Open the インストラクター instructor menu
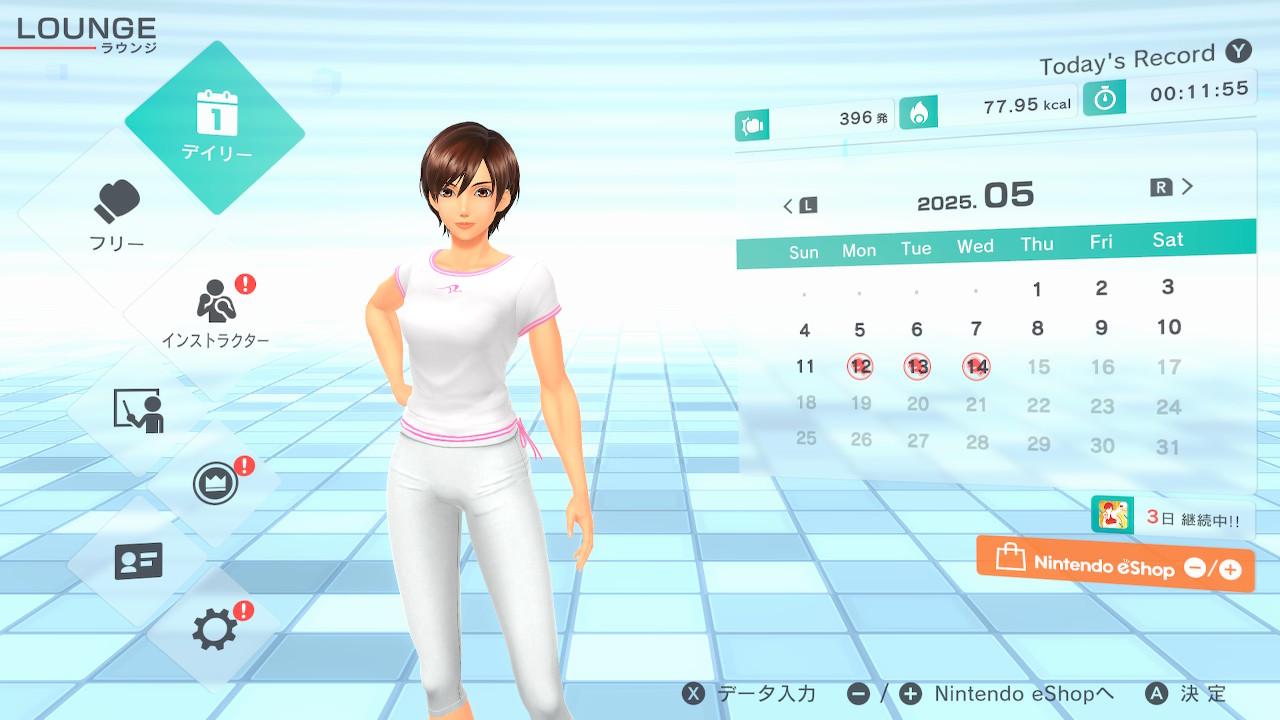 point(215,312)
